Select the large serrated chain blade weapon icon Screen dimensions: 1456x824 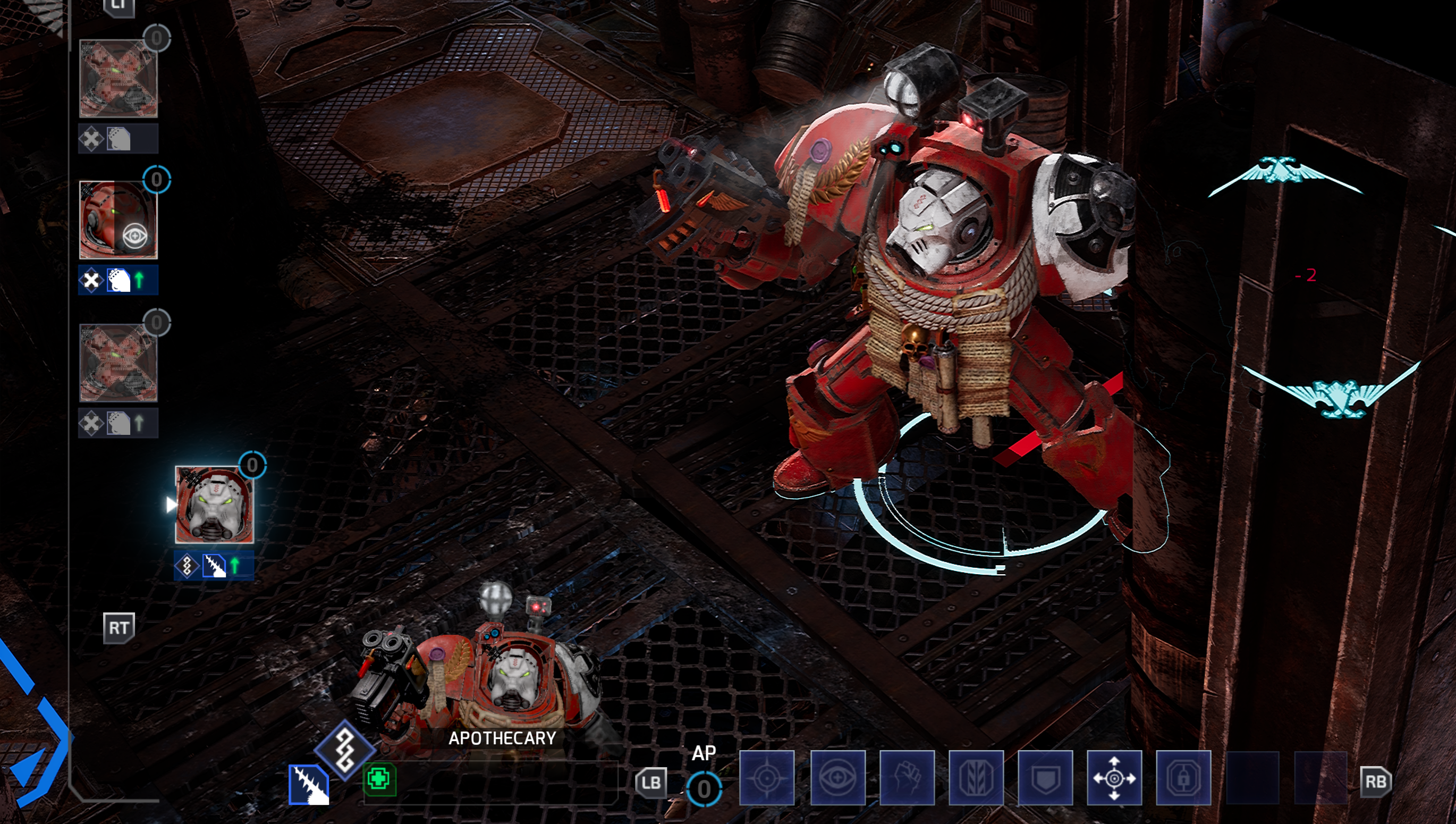pos(309,784)
